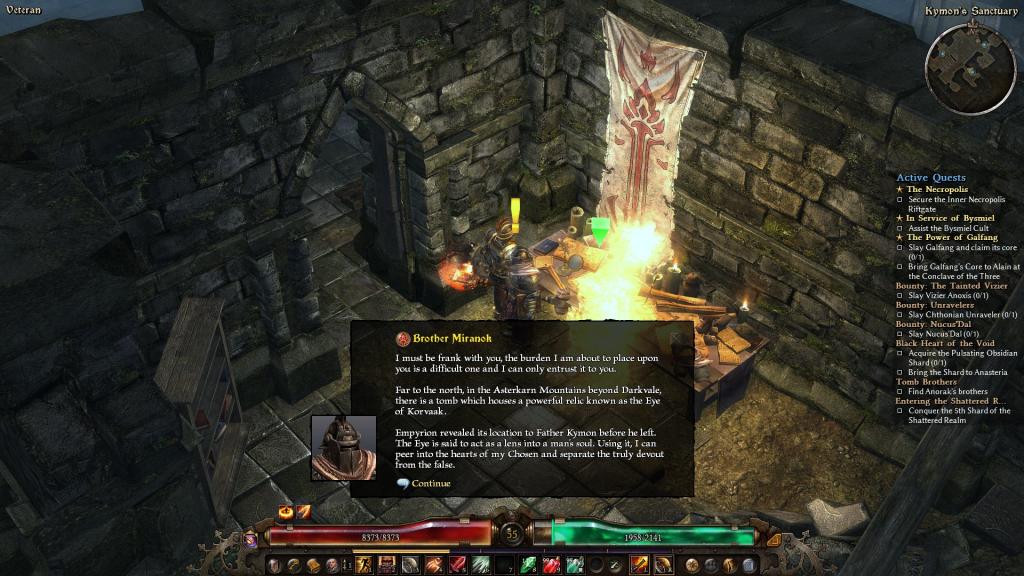Activate the red crystal skill in the hotbar
Image resolution: width=1024 pixels, height=576 pixels.
(456, 565)
